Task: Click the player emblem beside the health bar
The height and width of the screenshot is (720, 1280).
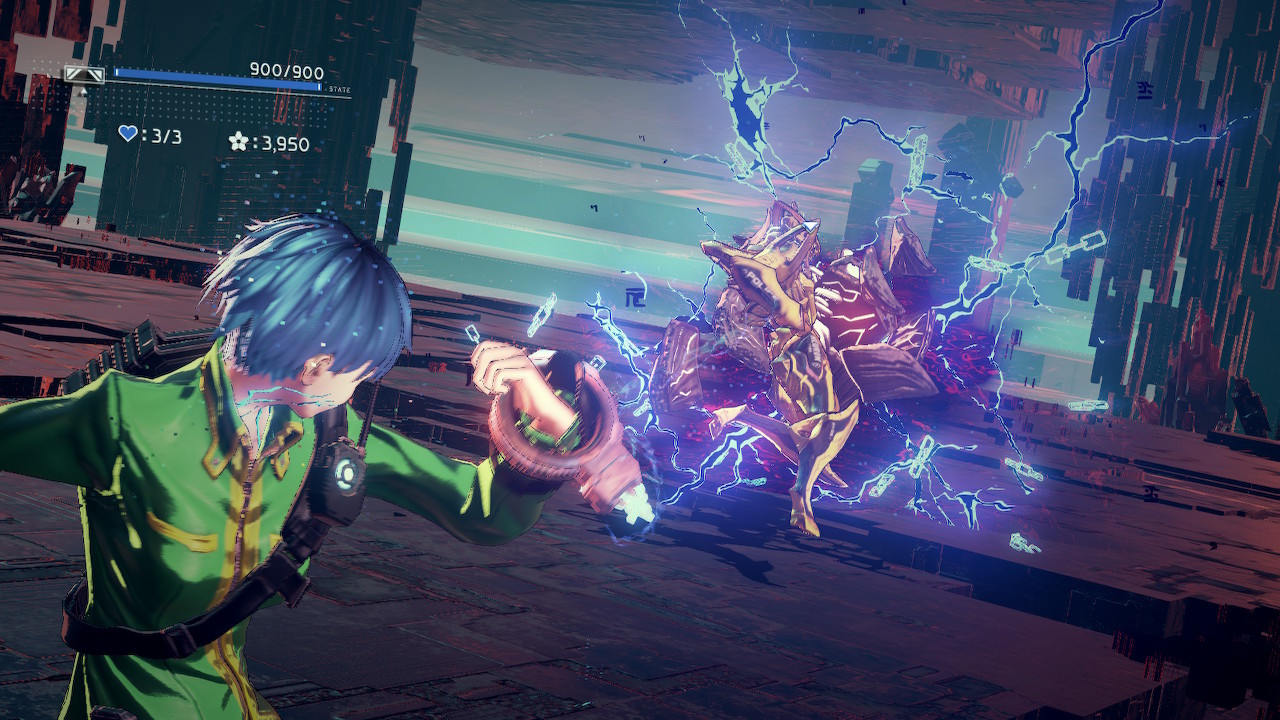Action: pos(85,74)
